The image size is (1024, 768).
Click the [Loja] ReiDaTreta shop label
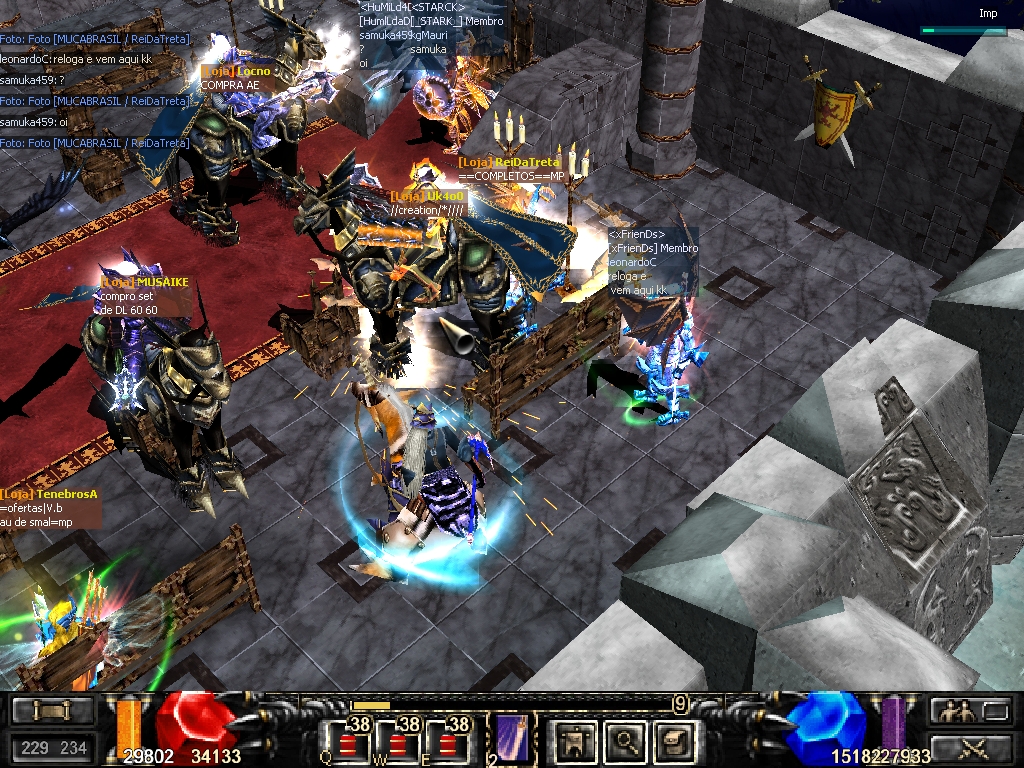coord(509,162)
